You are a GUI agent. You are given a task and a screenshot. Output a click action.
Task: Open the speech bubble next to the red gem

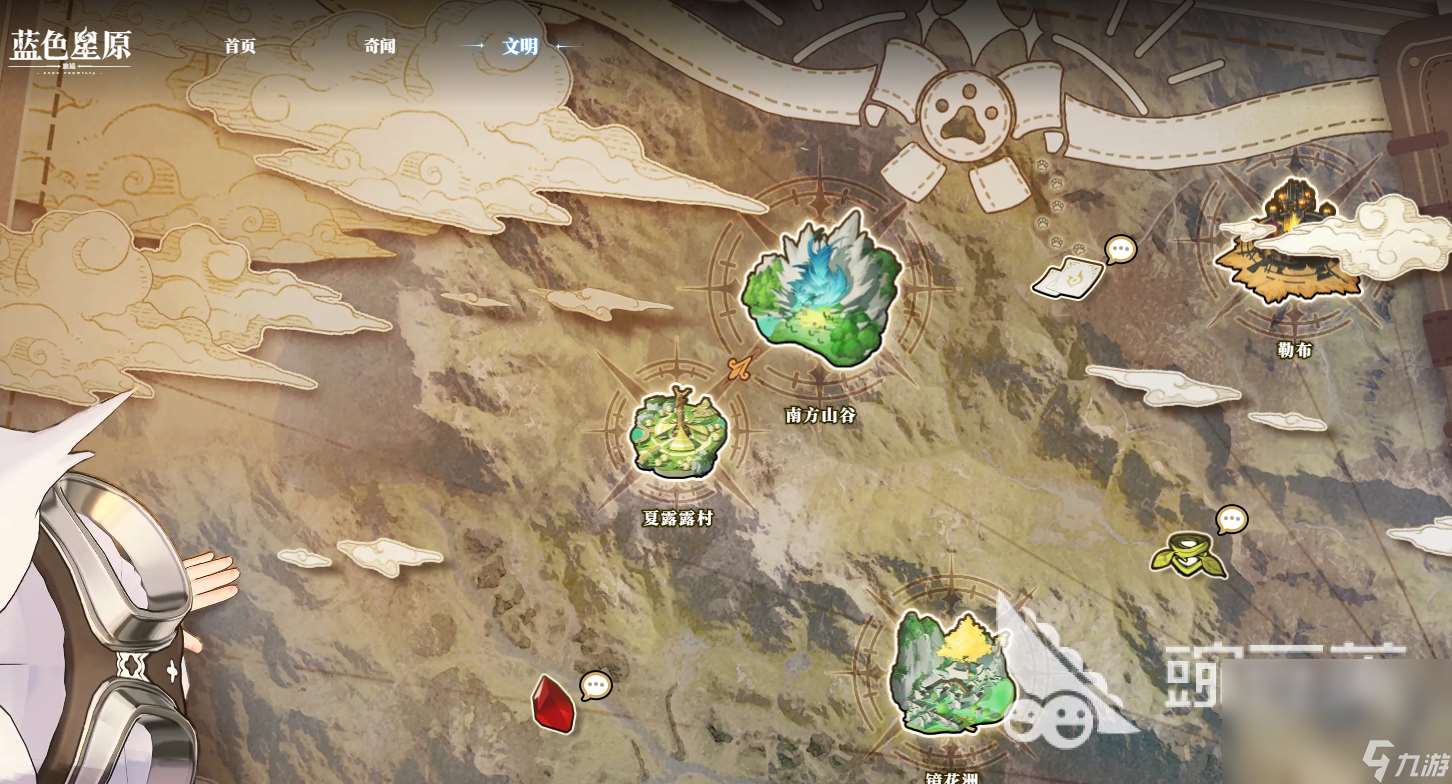(x=597, y=686)
